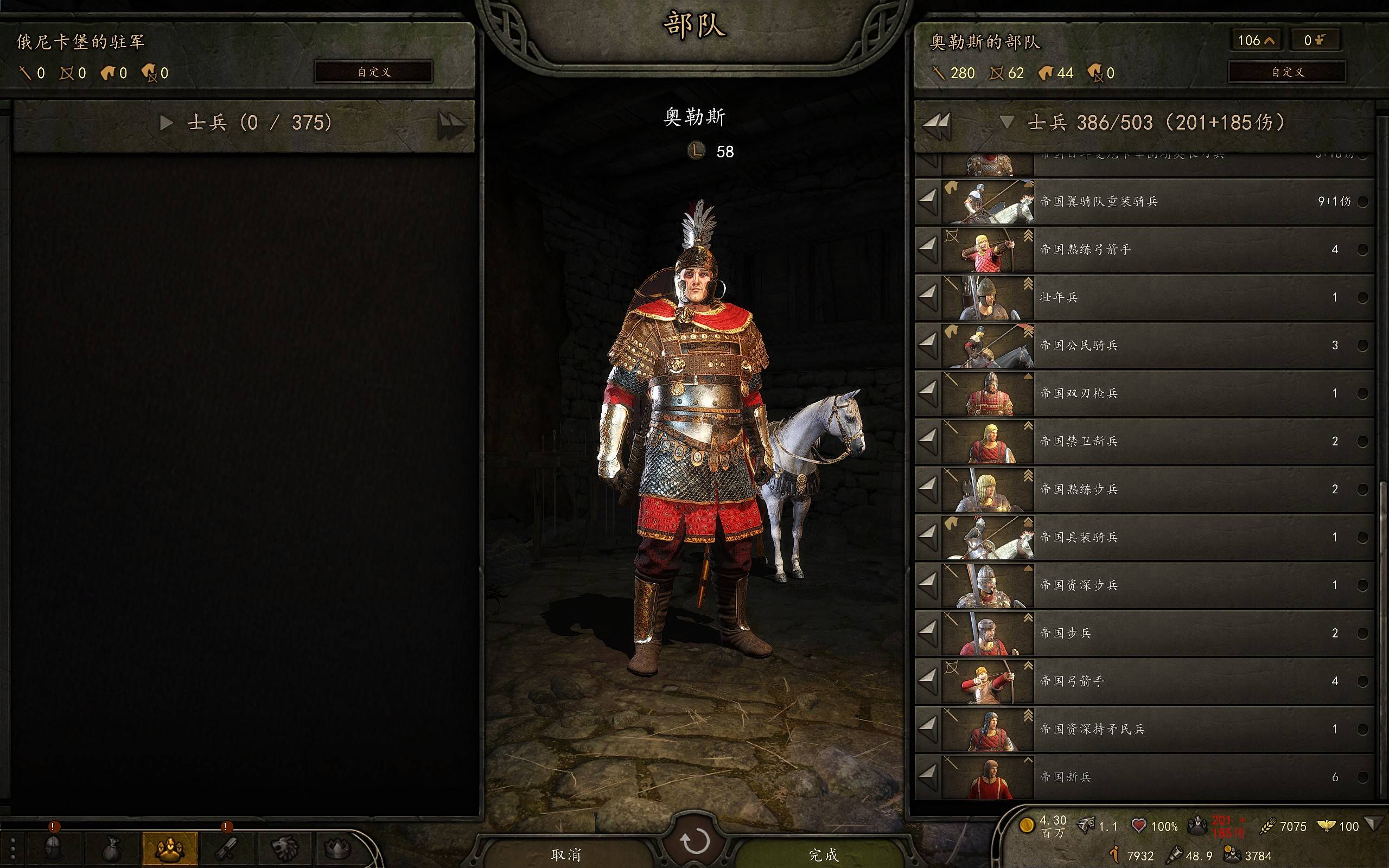The height and width of the screenshot is (868, 1389).
Task: Reset transfers using the circular arrow button
Action: tap(694, 841)
